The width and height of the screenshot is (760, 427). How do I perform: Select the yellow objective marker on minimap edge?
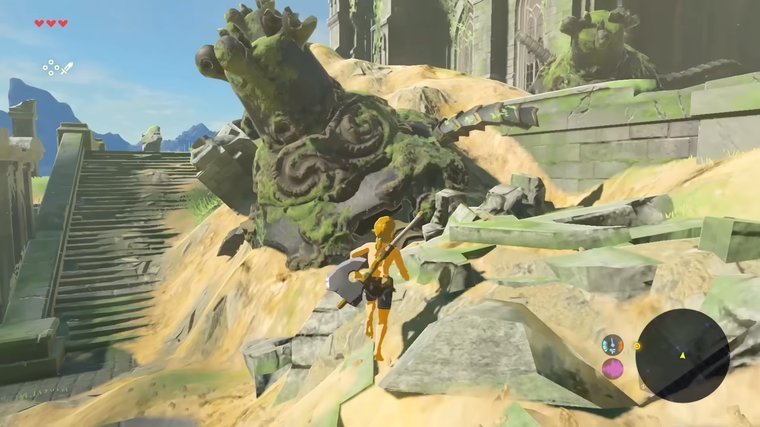[x=638, y=346]
